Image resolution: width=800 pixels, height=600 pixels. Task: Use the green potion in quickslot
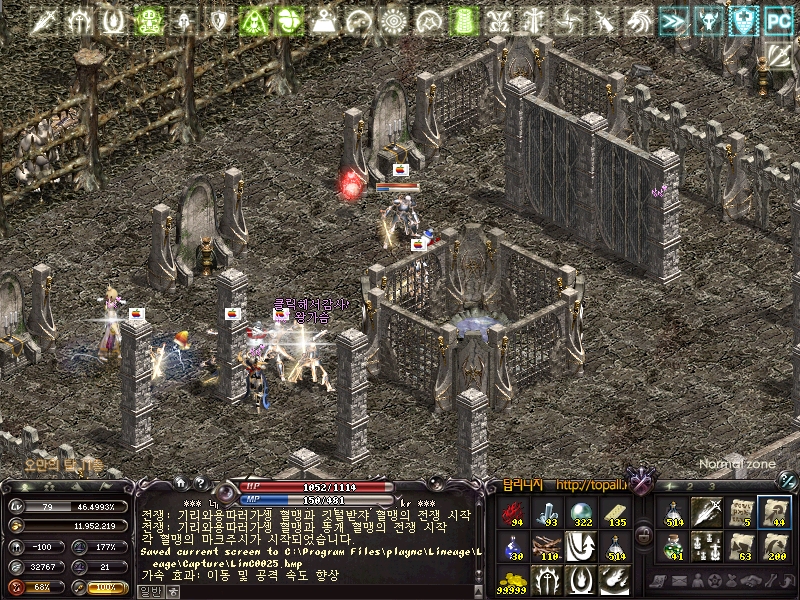click(x=674, y=546)
